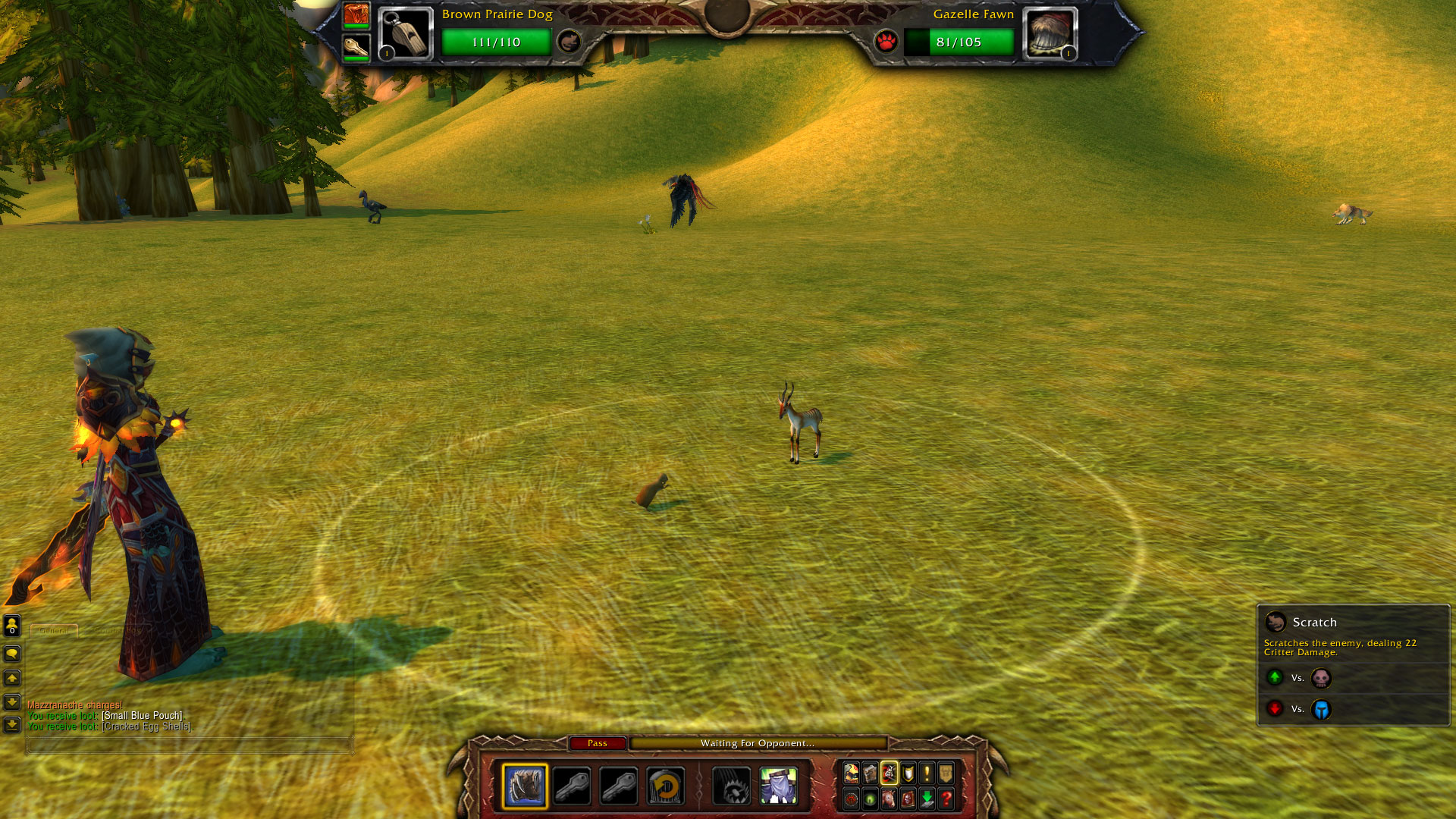Click the green arrow download icon
This screenshot has height=819, width=1456.
pyautogui.click(x=927, y=799)
